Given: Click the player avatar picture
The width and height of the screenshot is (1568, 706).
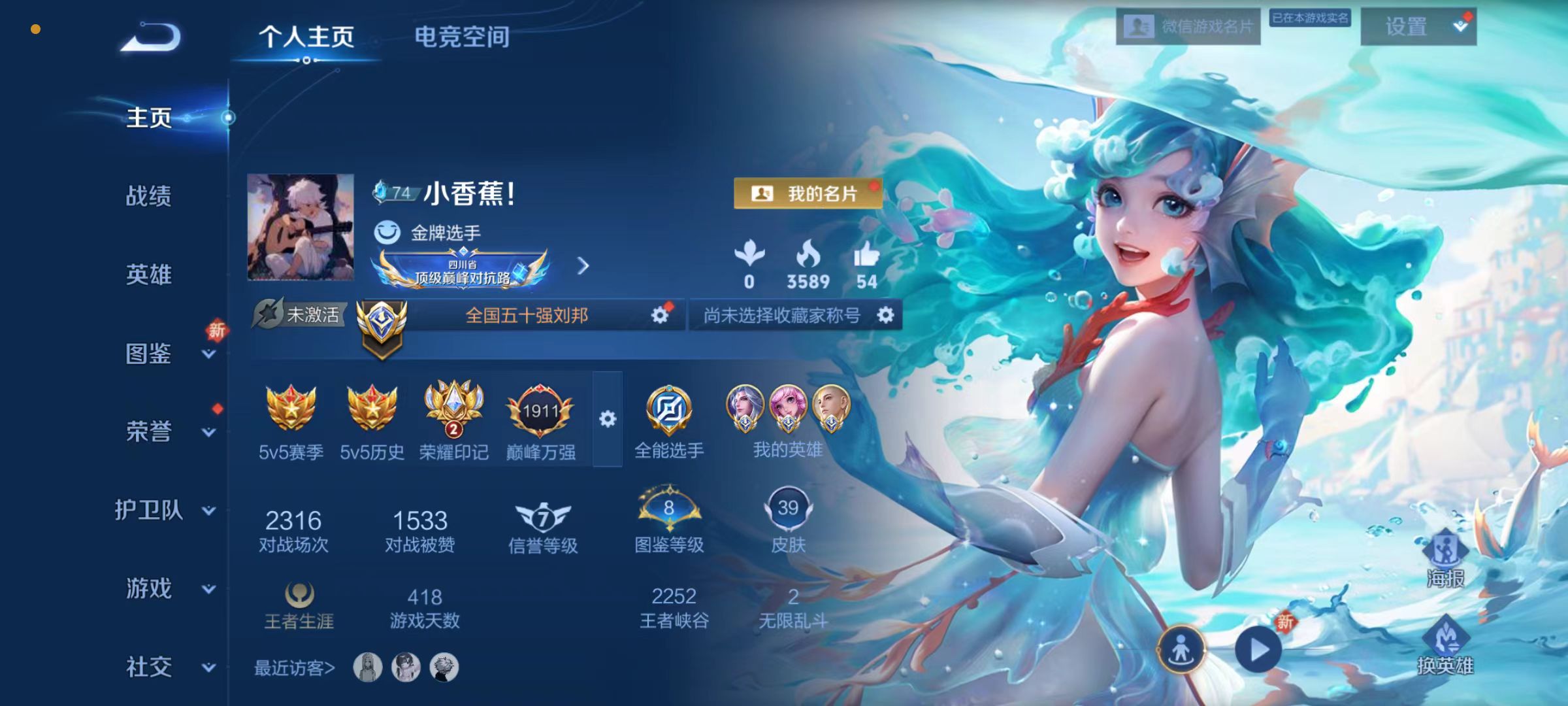Looking at the screenshot, I should coord(301,227).
